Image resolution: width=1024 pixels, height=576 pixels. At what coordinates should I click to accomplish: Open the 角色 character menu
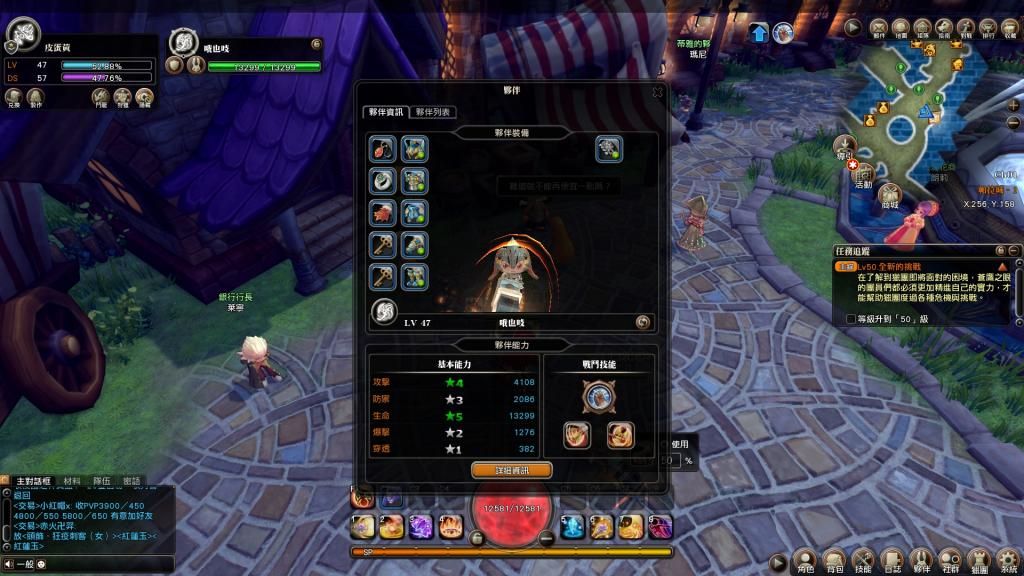pos(804,560)
